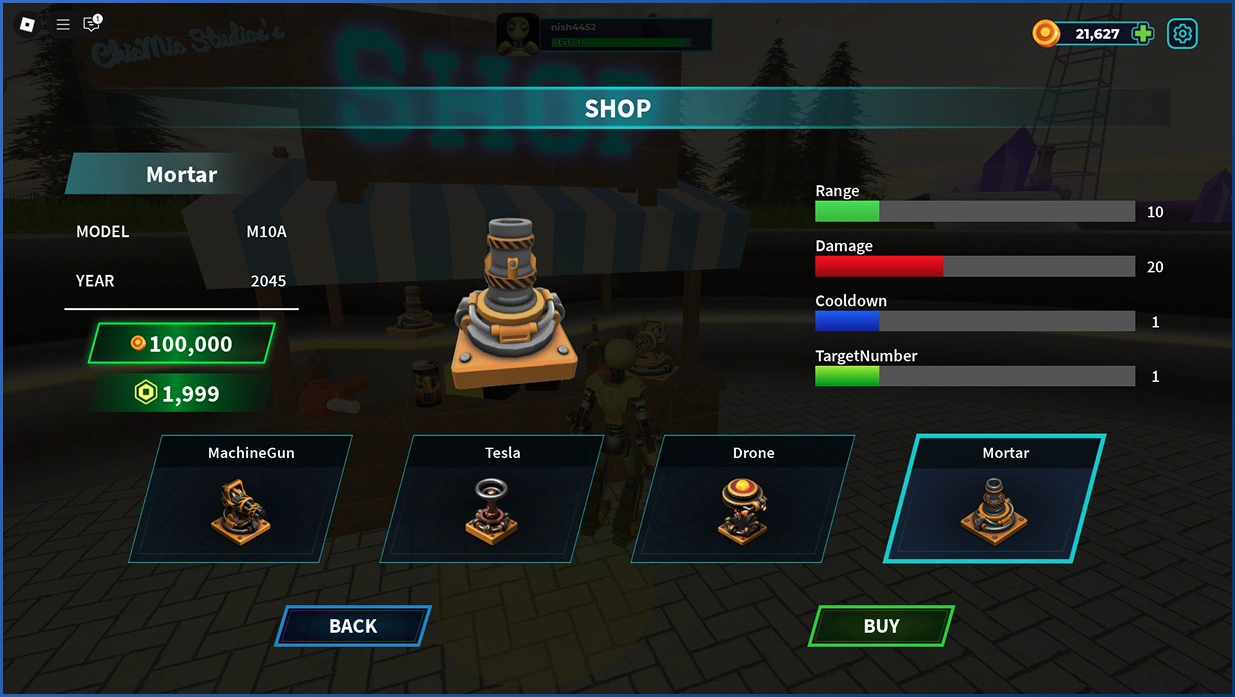Open the Roblox hamburger menu
This screenshot has height=697, width=1235.
point(63,24)
